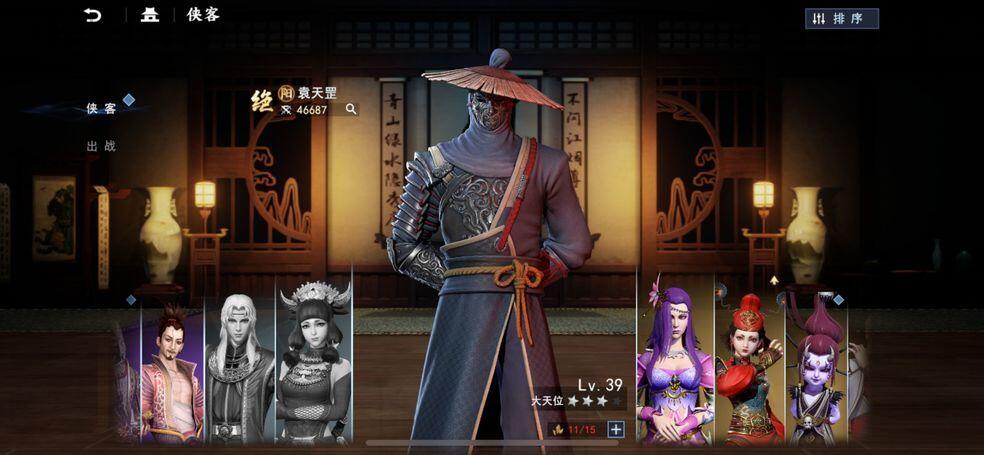Viewport: 984px width, 455px height.
Task: Open the 排序 sort options
Action: (841, 18)
